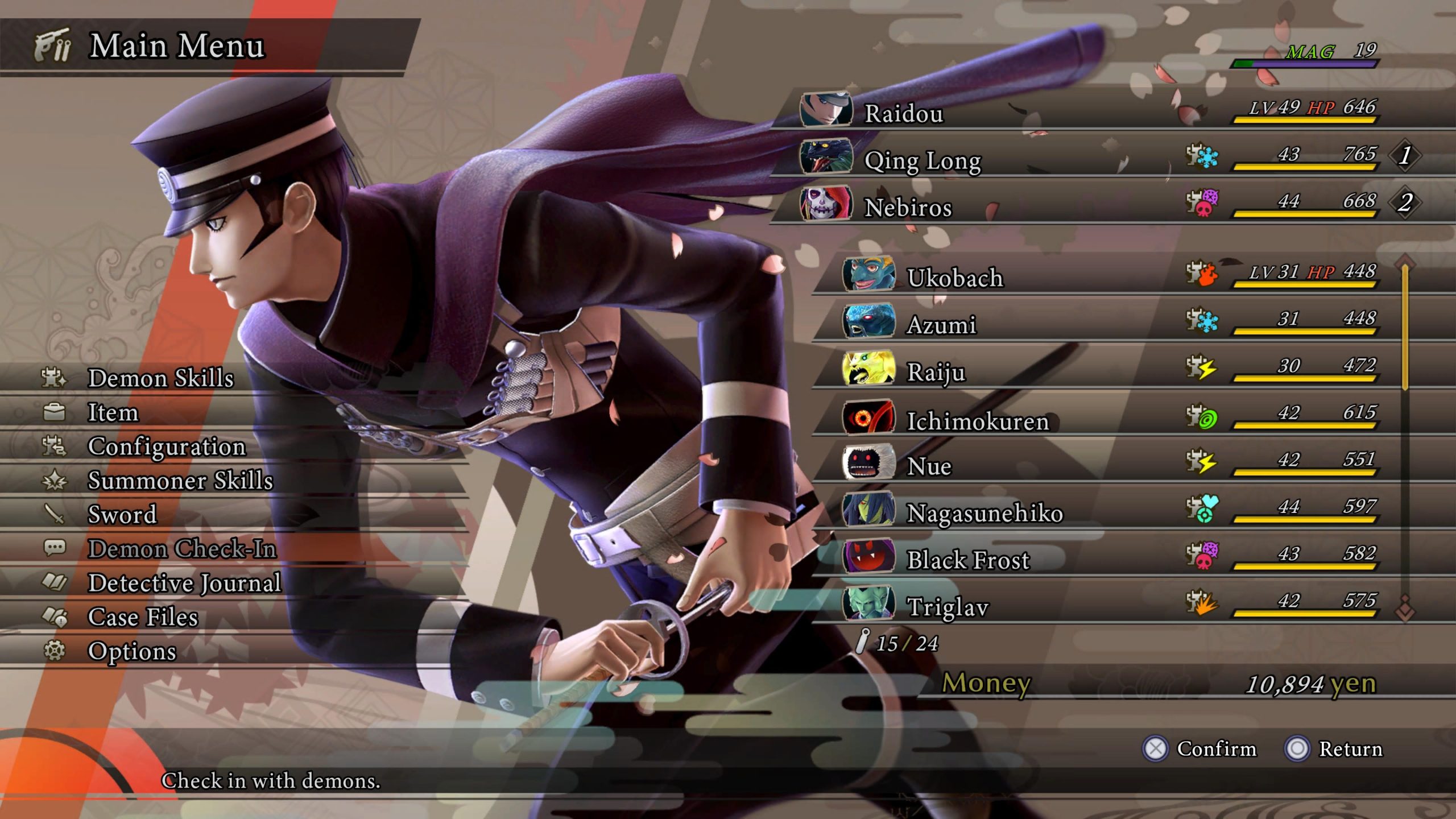Select Raidou in the party list
Screen dimensions: 1456x819
click(903, 113)
